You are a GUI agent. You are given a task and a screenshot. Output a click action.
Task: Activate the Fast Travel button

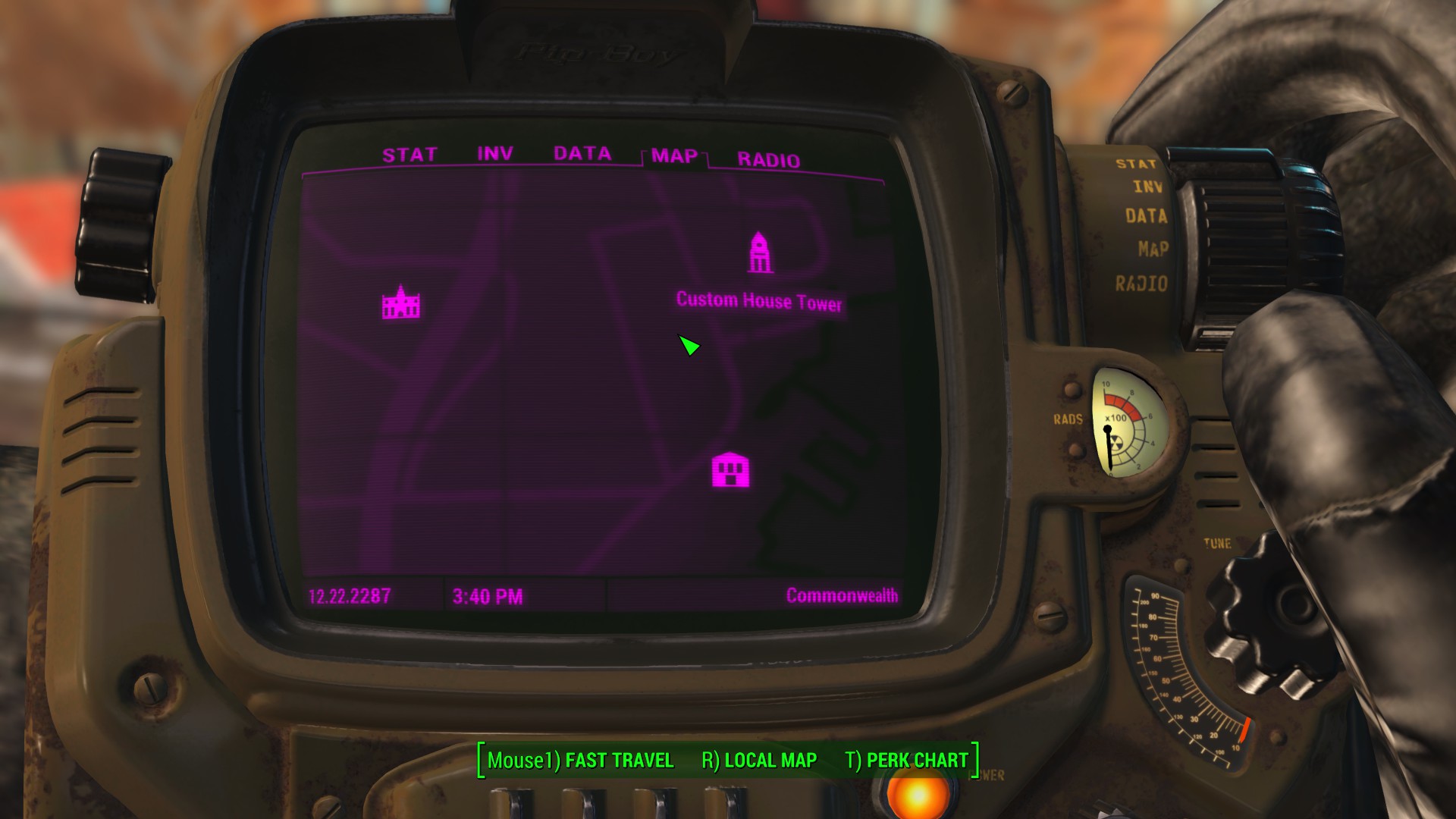pos(581,760)
